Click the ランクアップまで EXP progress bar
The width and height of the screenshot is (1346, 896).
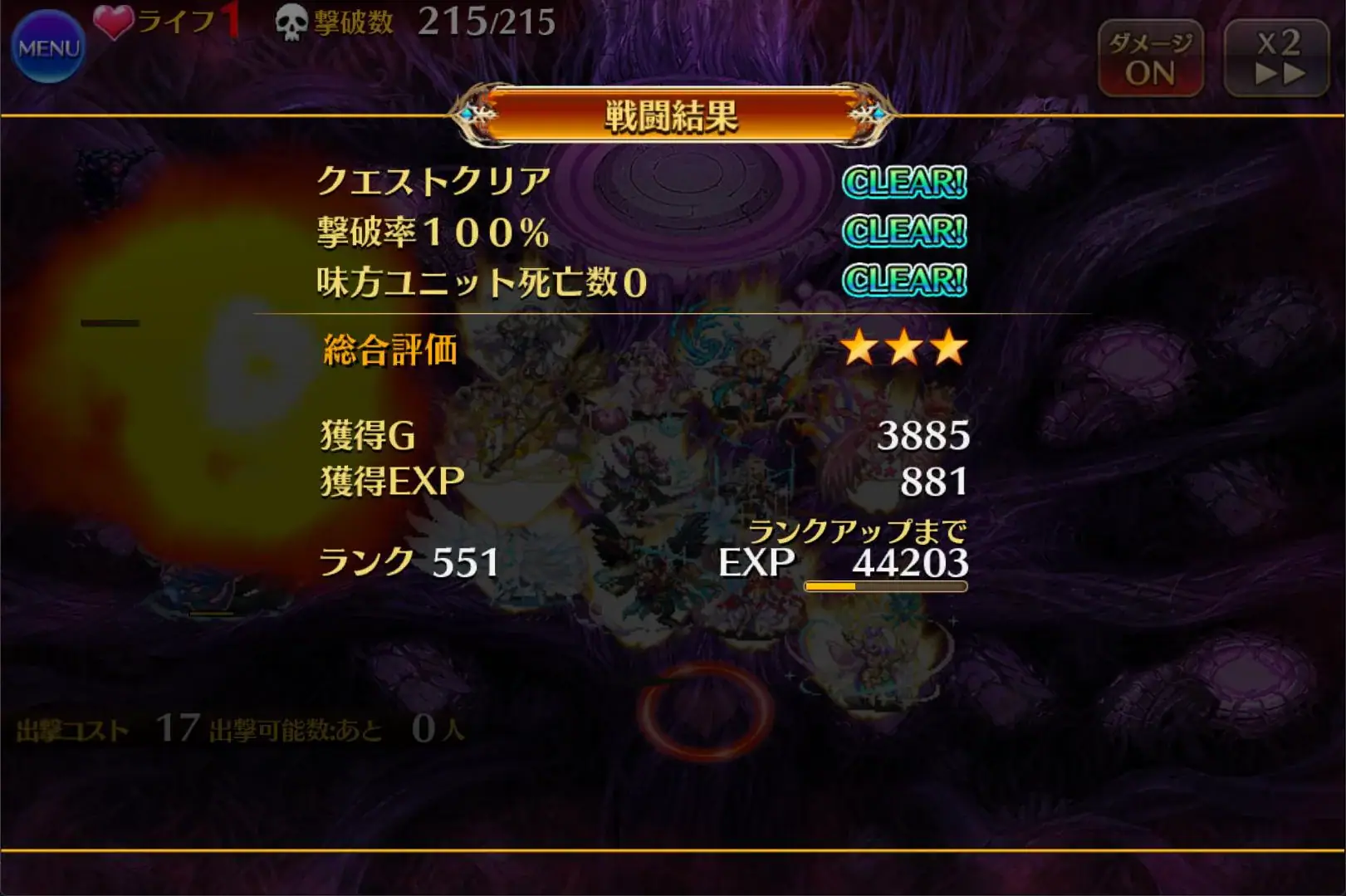884,585
